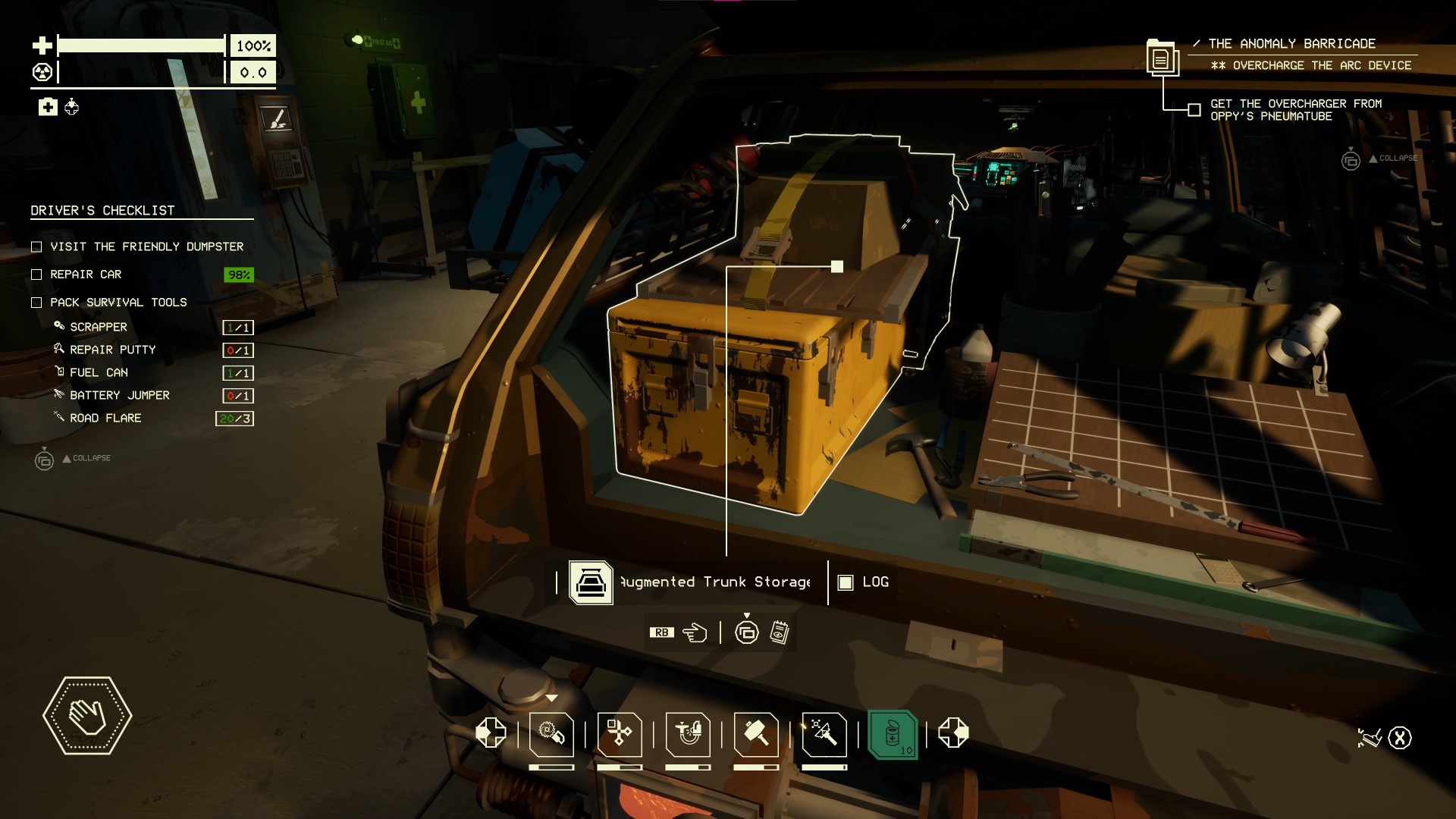Viewport: 1456px width, 819px height.
Task: Select the vacuum pipe tool slot
Action: coord(688,734)
